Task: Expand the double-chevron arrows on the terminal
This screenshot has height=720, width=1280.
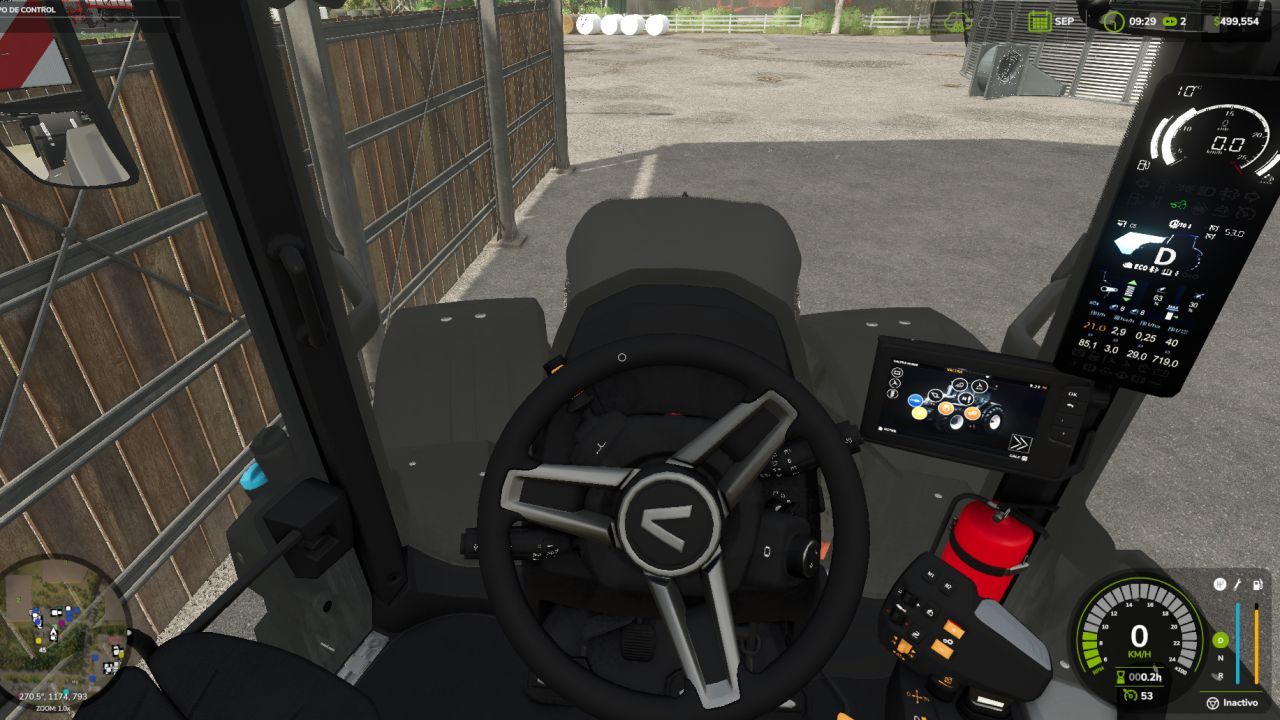Action: [x=1021, y=442]
